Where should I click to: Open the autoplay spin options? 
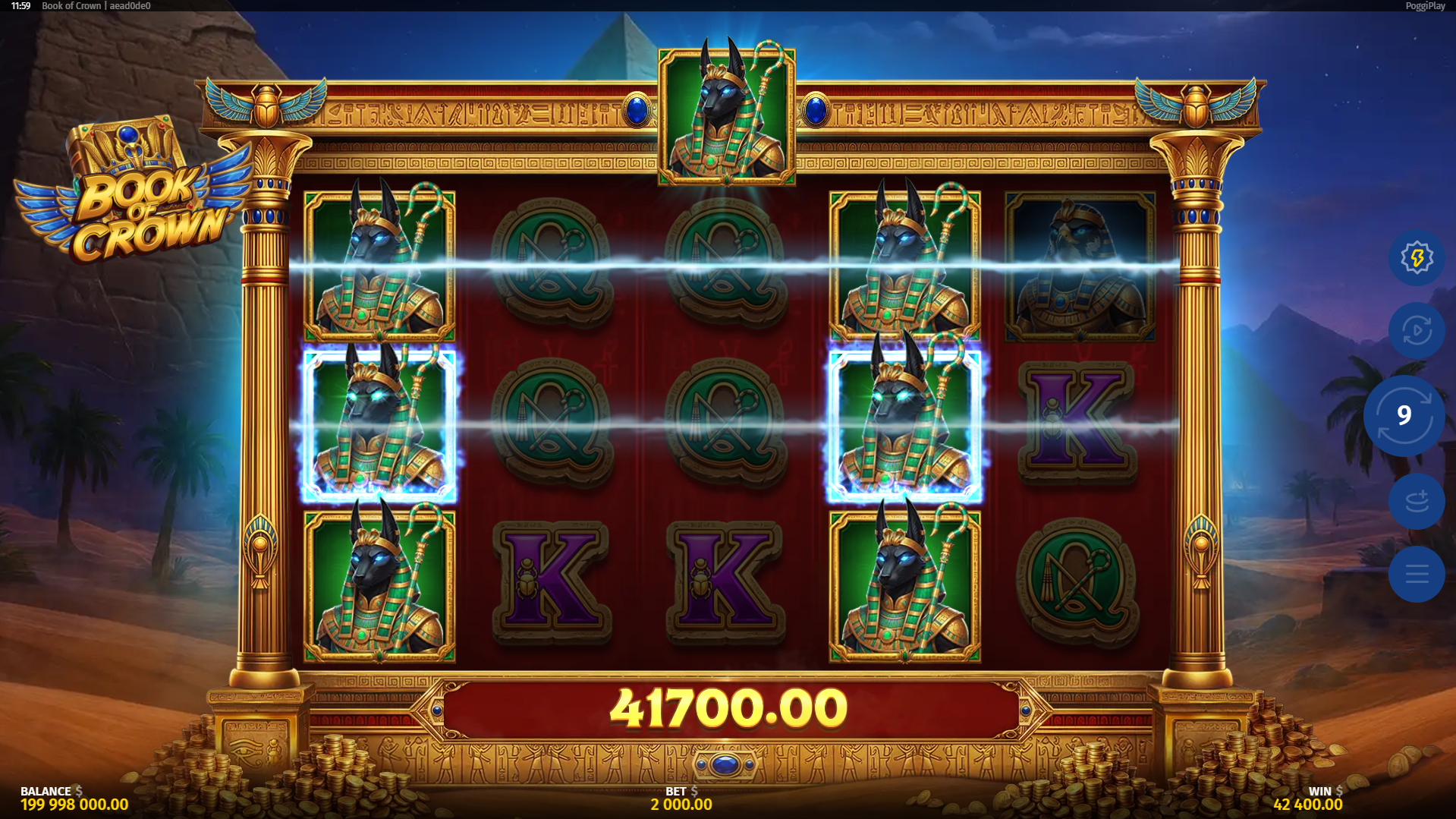[1416, 331]
